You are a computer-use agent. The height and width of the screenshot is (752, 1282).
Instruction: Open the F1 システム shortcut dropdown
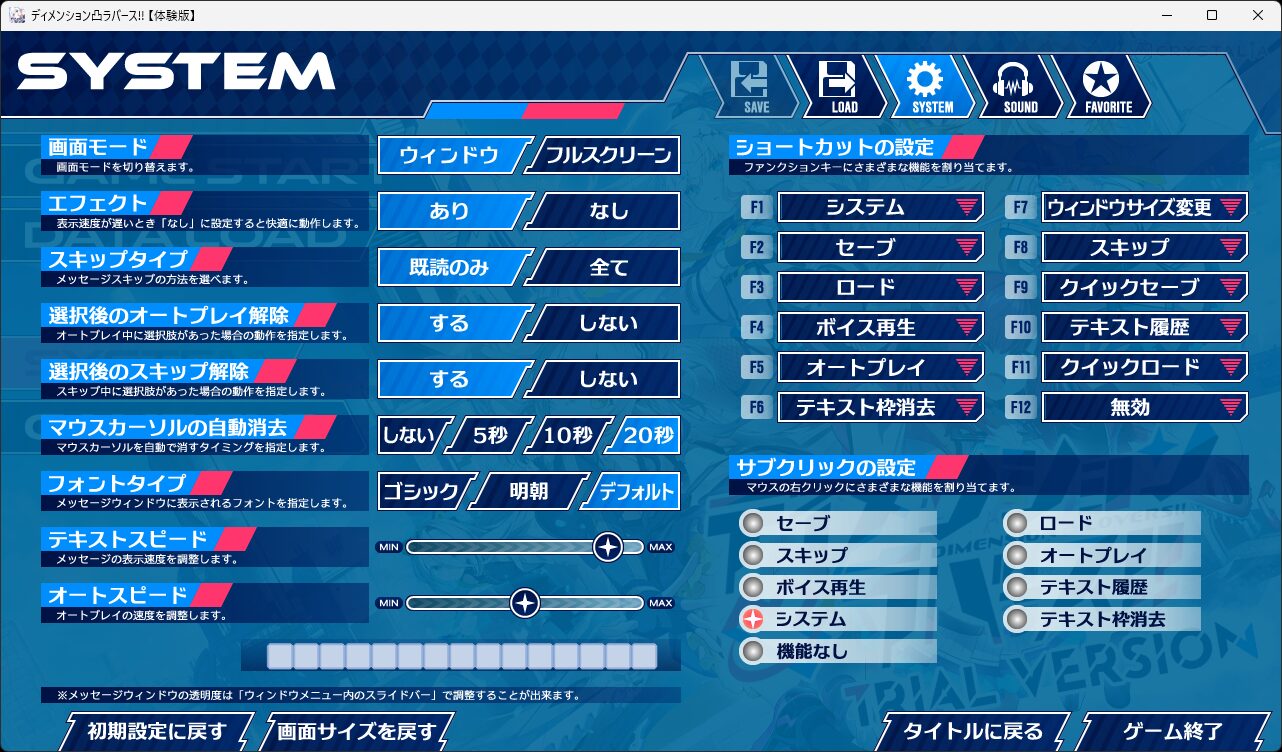click(880, 207)
